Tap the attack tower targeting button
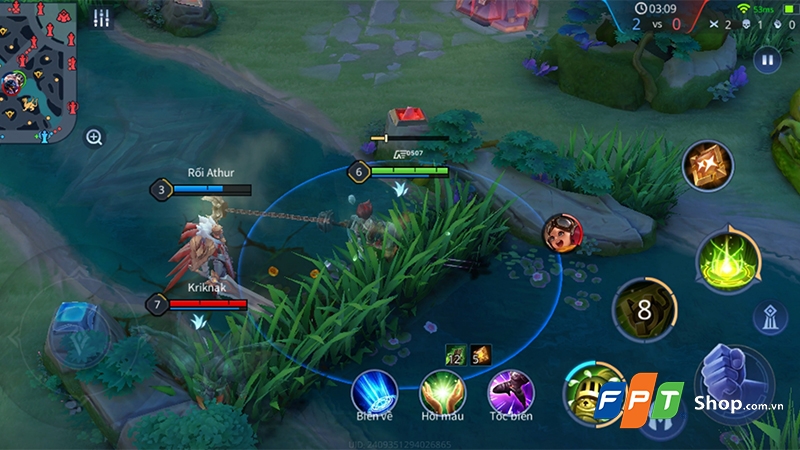Viewport: 800px width, 450px height. coord(768,317)
